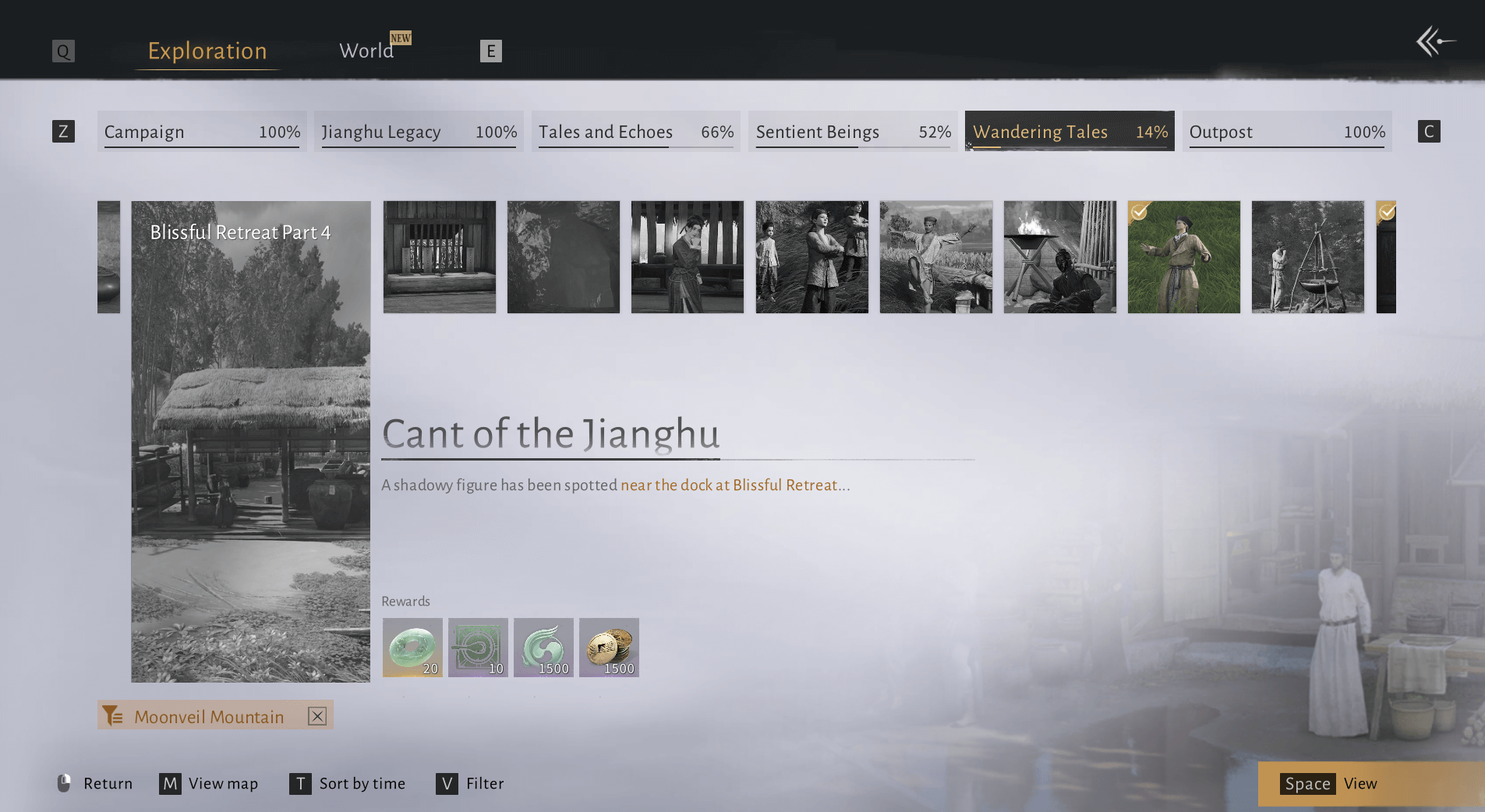This screenshot has height=812, width=1485.
Task: Toggle Sort by time
Action: [x=348, y=783]
